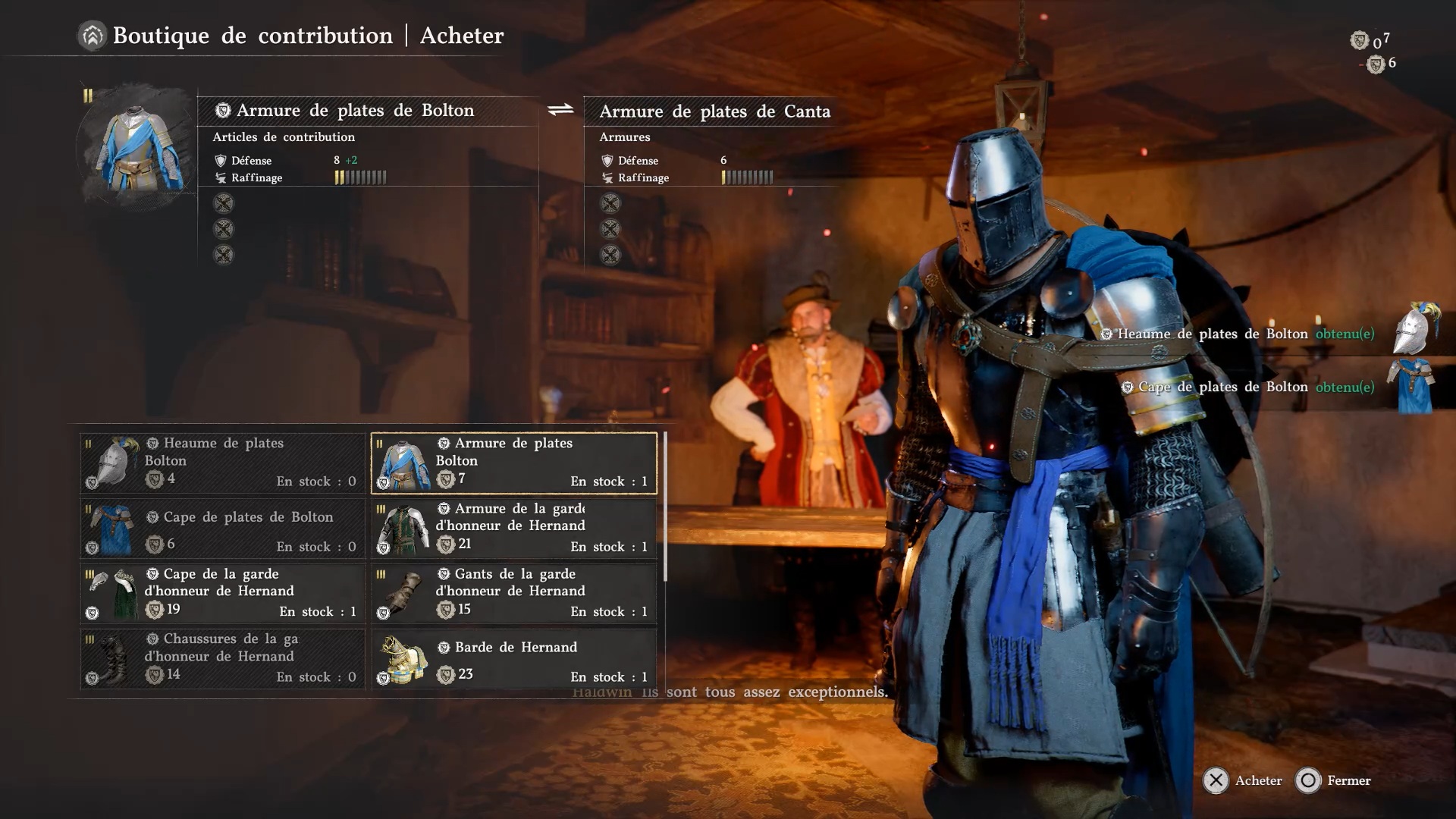Select Heaume de plates Bolton item

tap(222, 463)
